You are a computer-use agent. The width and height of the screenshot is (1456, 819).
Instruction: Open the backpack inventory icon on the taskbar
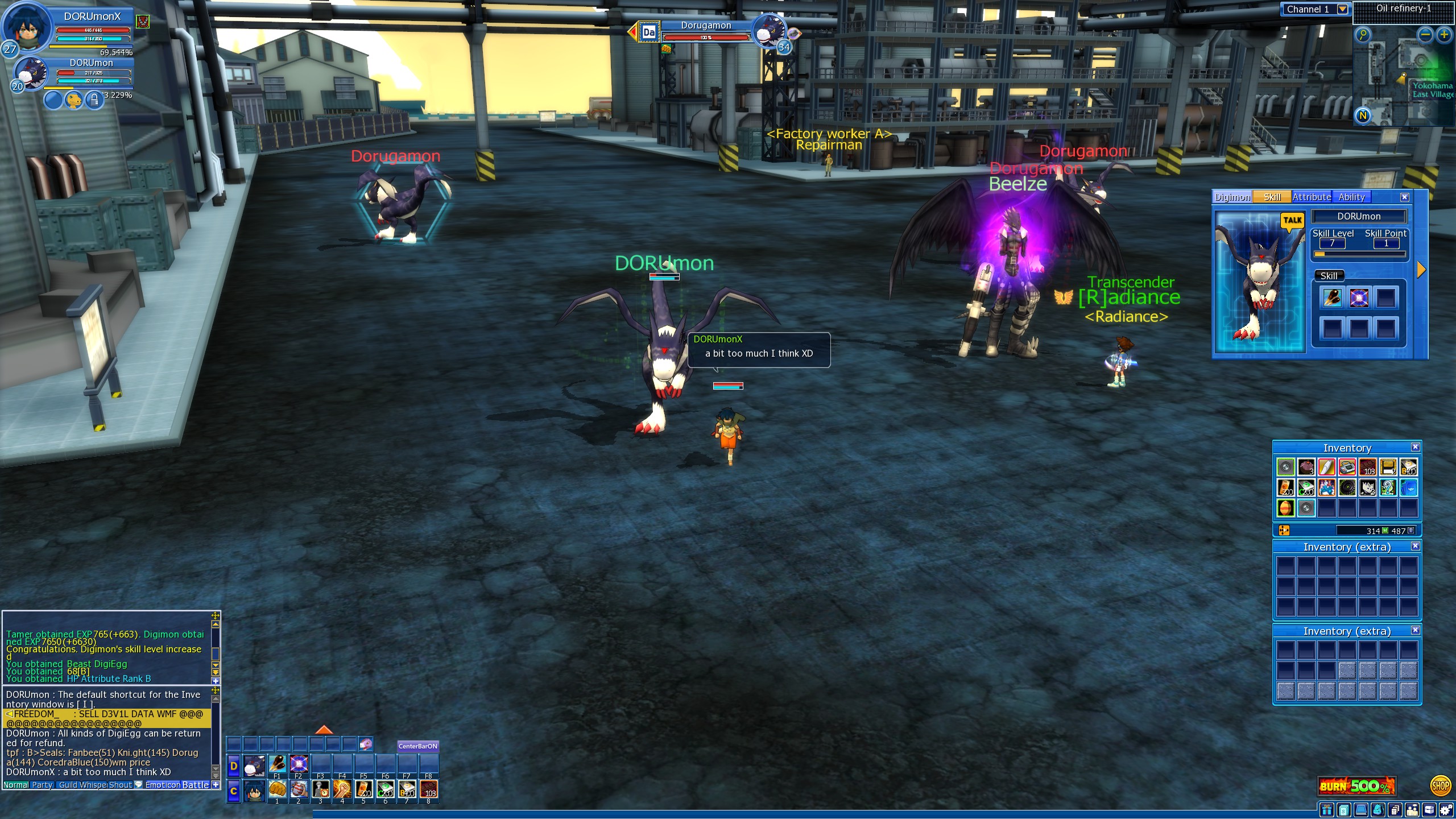click(1377, 810)
